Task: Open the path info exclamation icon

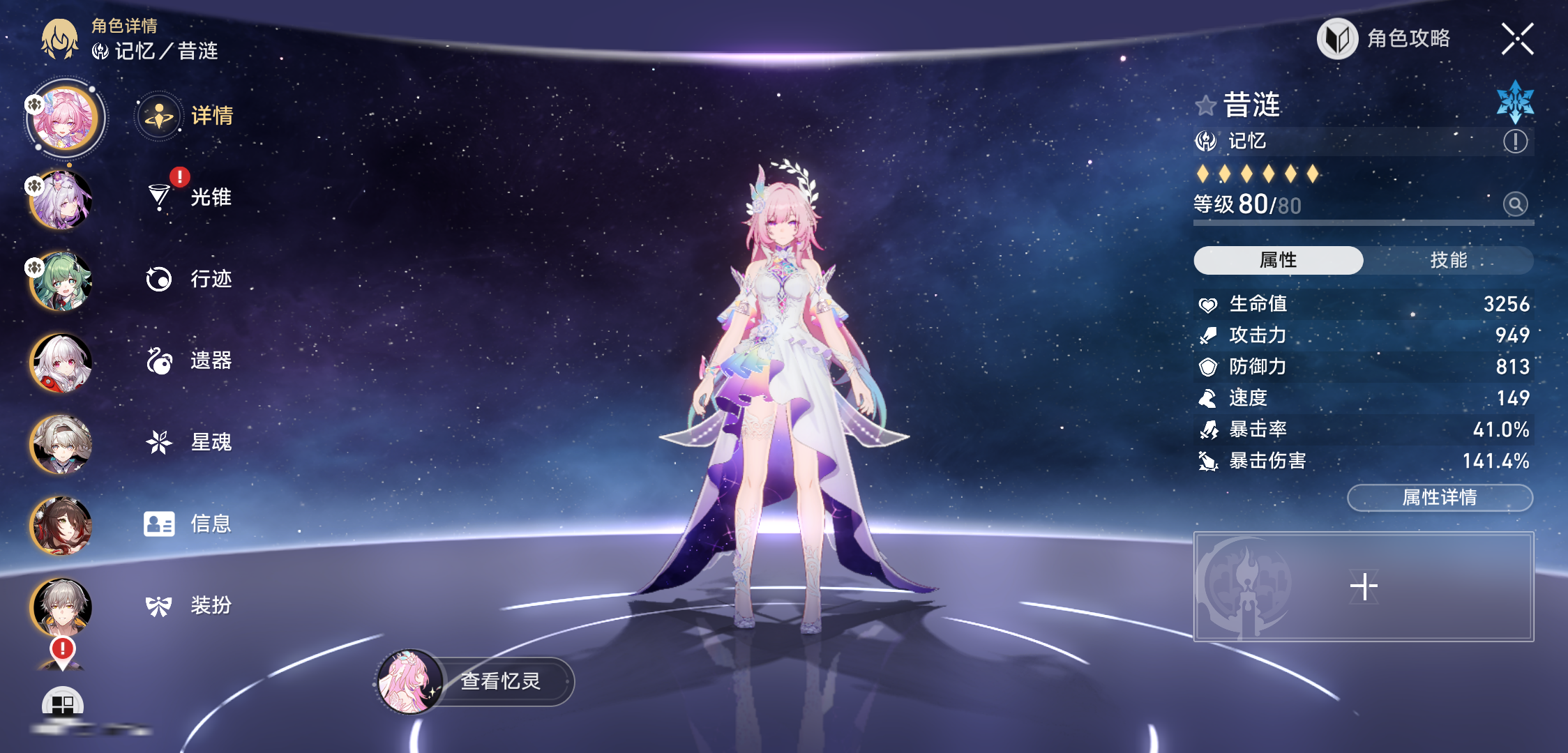Action: pos(1515,142)
